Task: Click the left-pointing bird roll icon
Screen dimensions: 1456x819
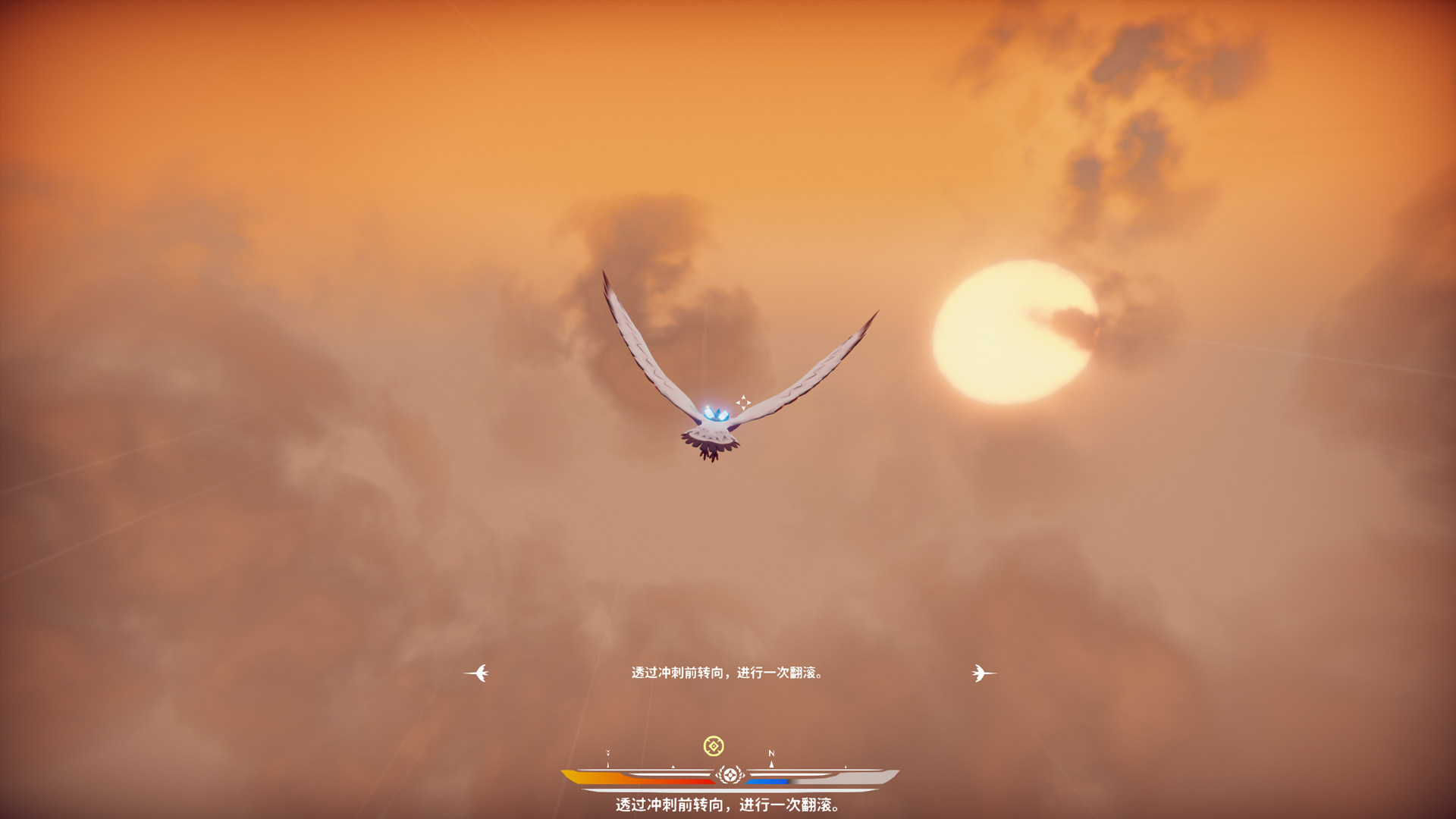Action: (477, 673)
